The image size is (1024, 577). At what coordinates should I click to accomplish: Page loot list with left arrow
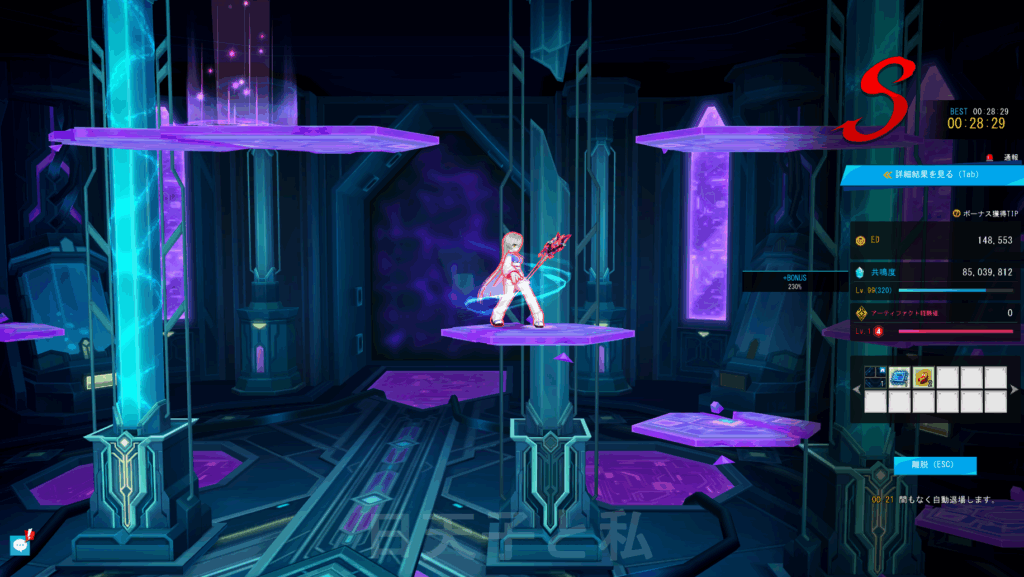pos(856,389)
